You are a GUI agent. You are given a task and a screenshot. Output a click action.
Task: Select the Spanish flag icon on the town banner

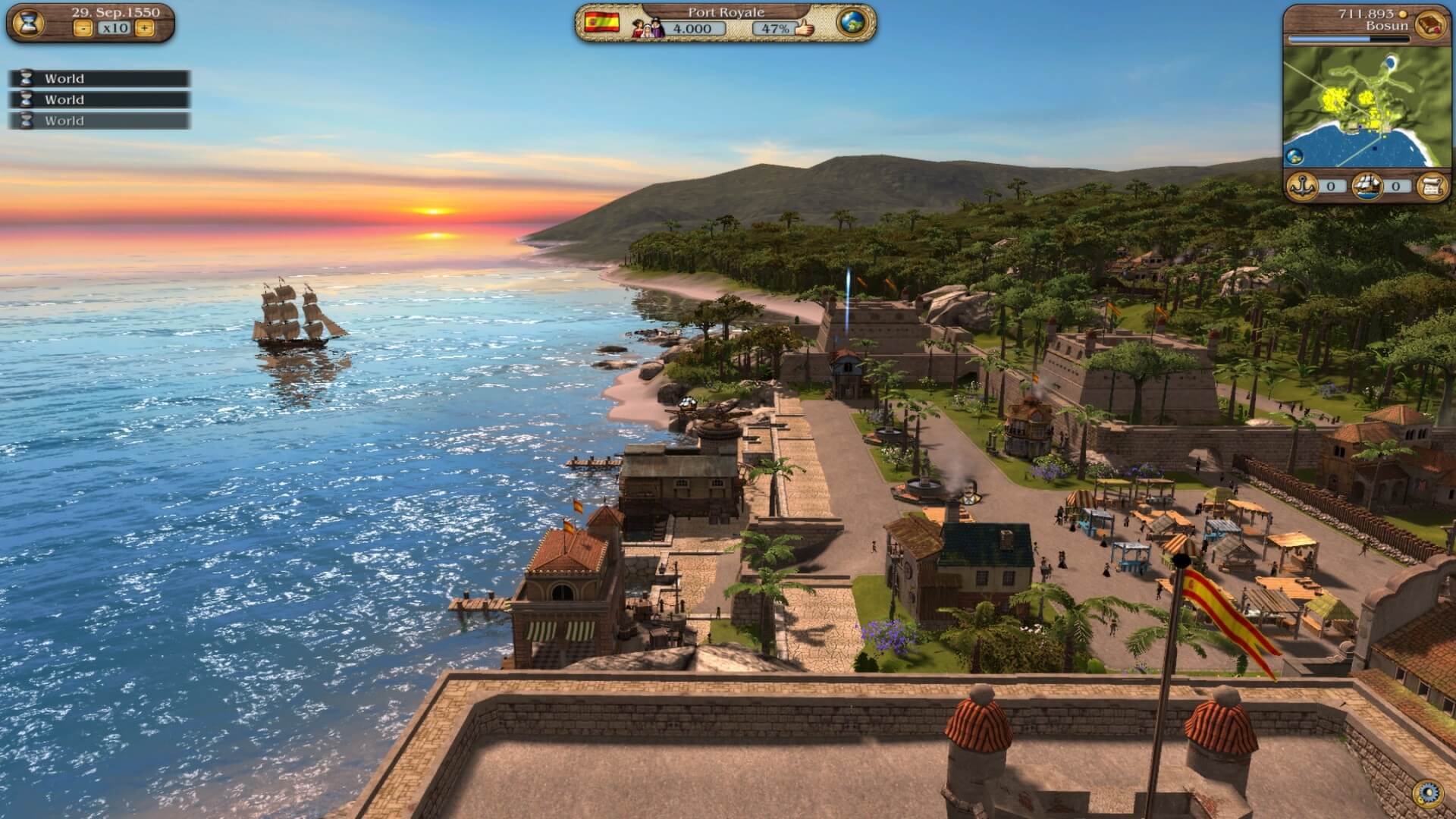coord(602,23)
